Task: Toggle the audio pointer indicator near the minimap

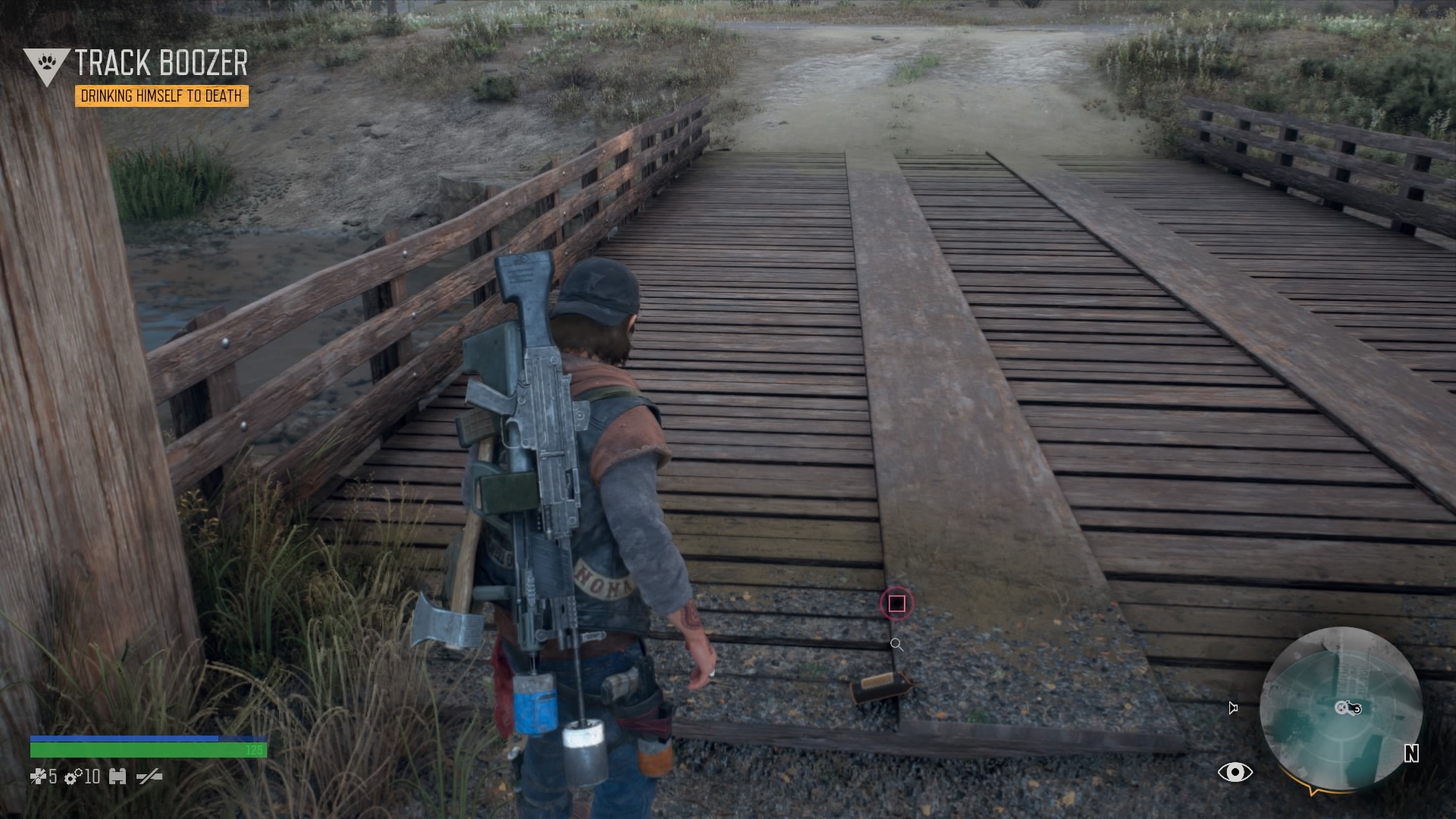Action: (x=1232, y=708)
